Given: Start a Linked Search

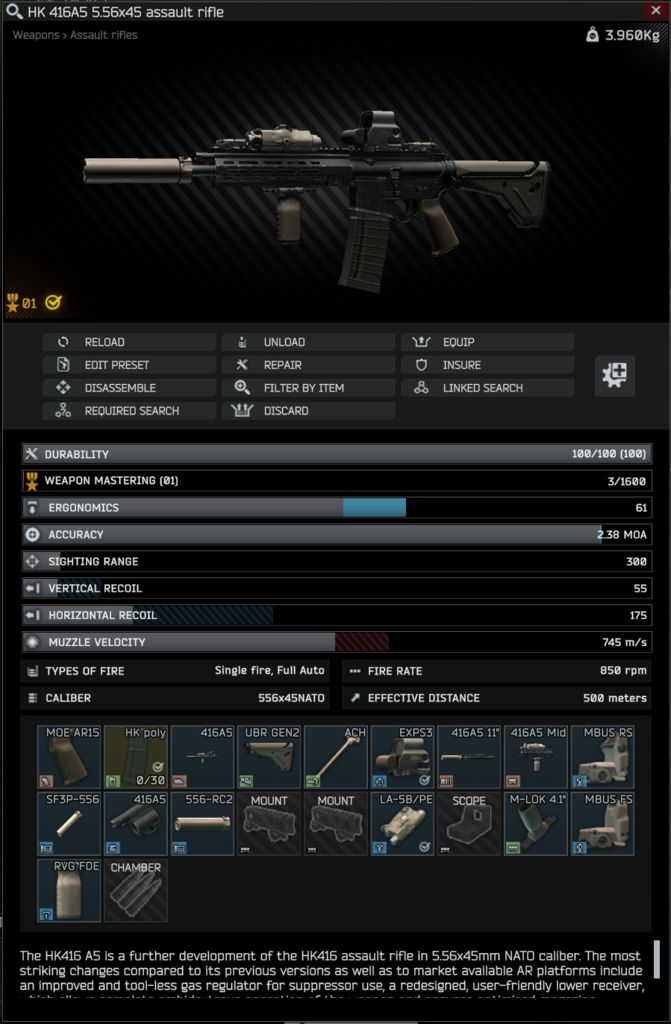Looking at the screenshot, I should pyautogui.click(x=487, y=388).
